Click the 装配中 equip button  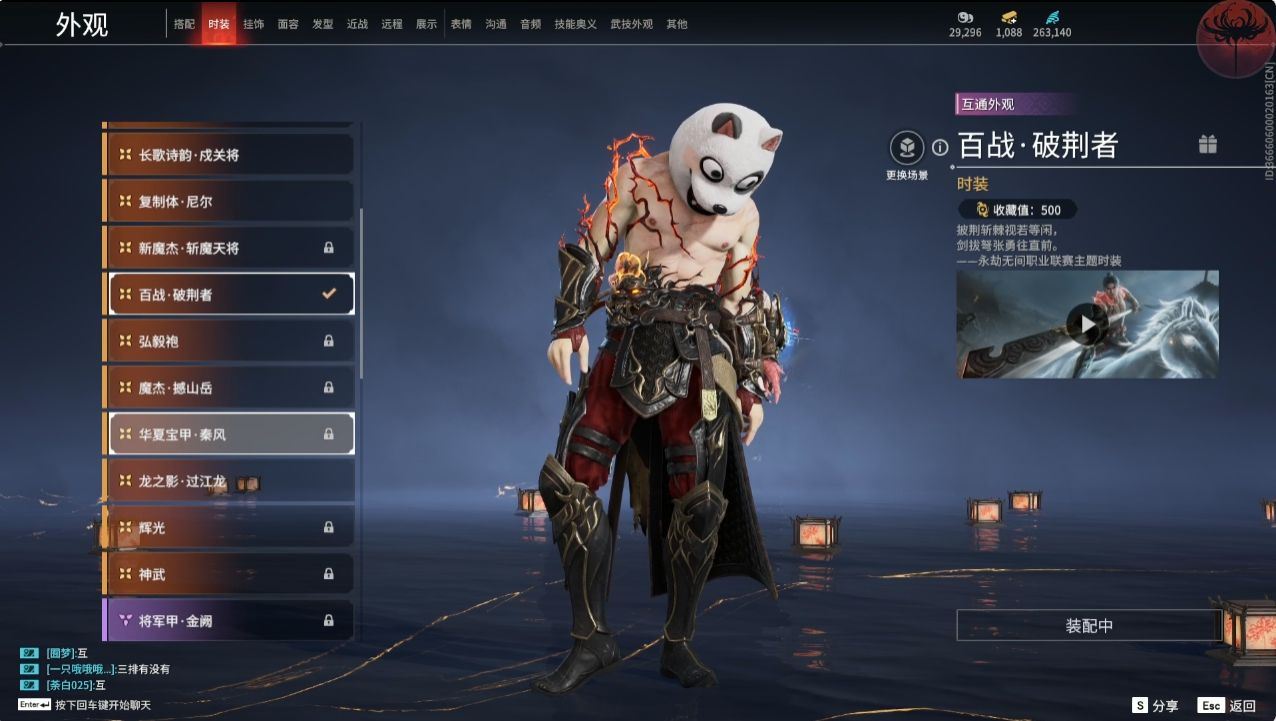tap(1088, 626)
